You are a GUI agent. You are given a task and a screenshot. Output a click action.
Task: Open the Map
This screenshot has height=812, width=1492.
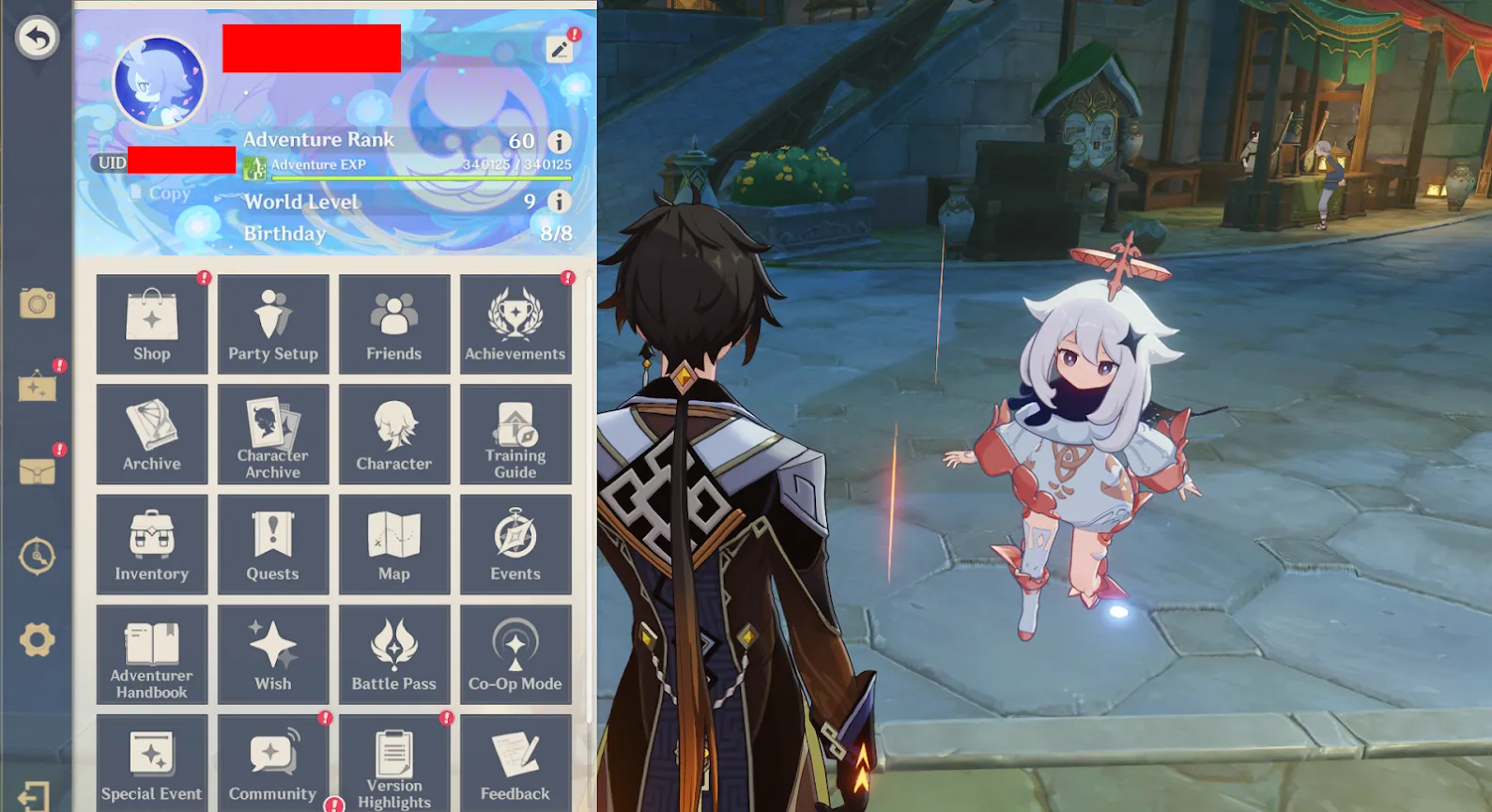click(x=394, y=544)
